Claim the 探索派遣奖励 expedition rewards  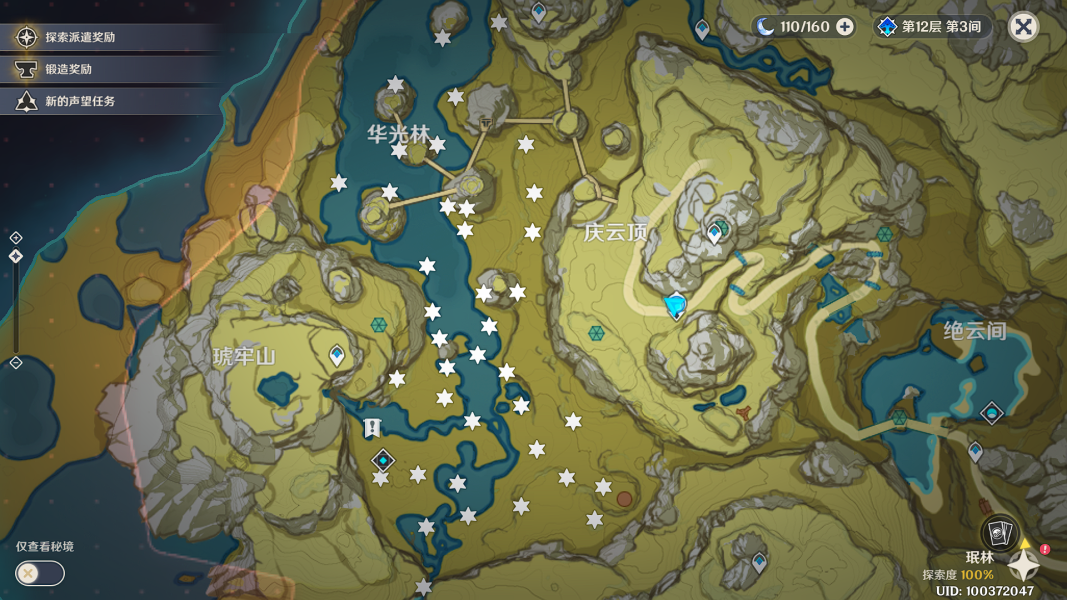pos(80,37)
